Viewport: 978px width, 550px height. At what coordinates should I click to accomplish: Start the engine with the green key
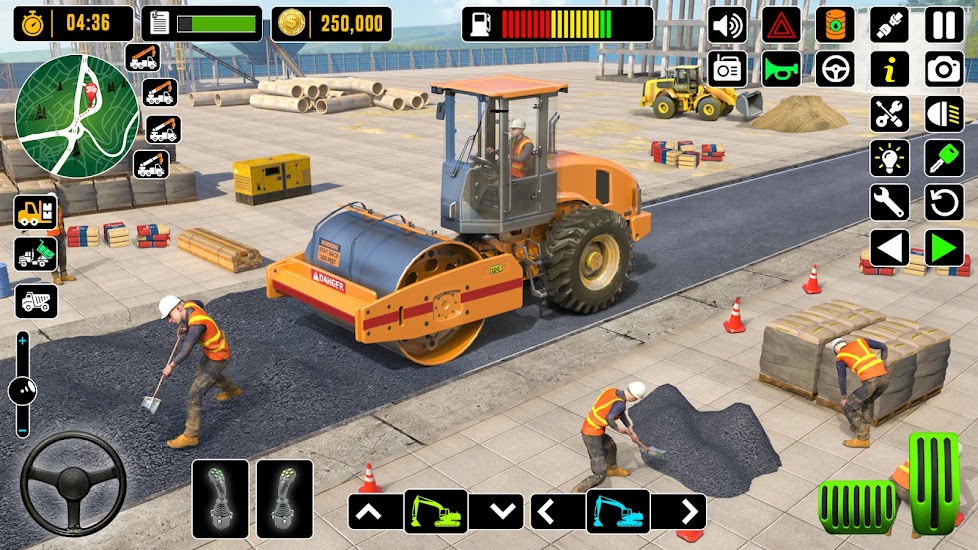[x=944, y=158]
